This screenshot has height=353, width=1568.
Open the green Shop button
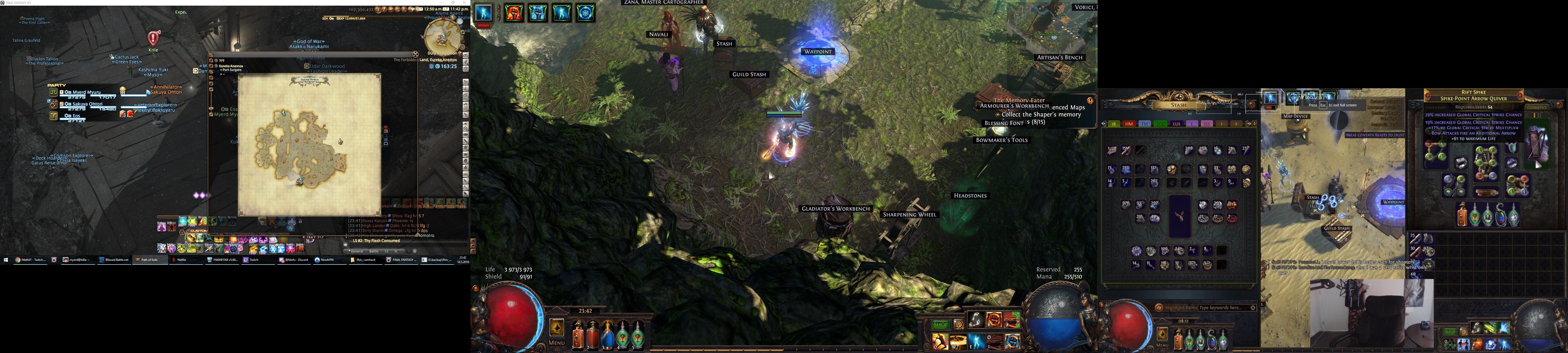tap(941, 324)
